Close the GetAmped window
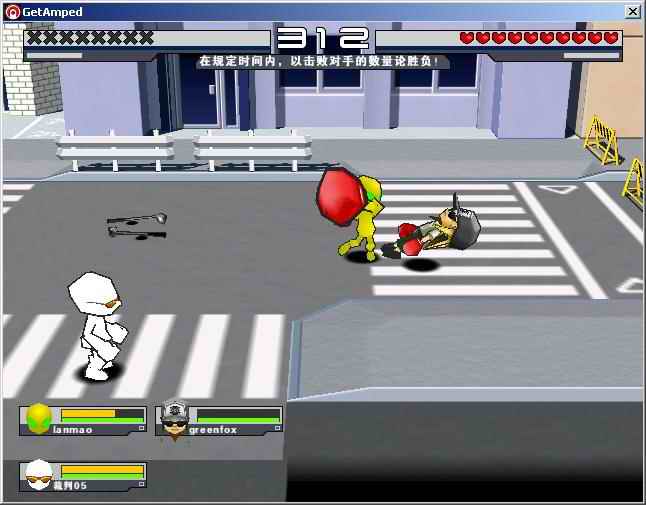This screenshot has height=505, width=646. pyautogui.click(x=633, y=11)
